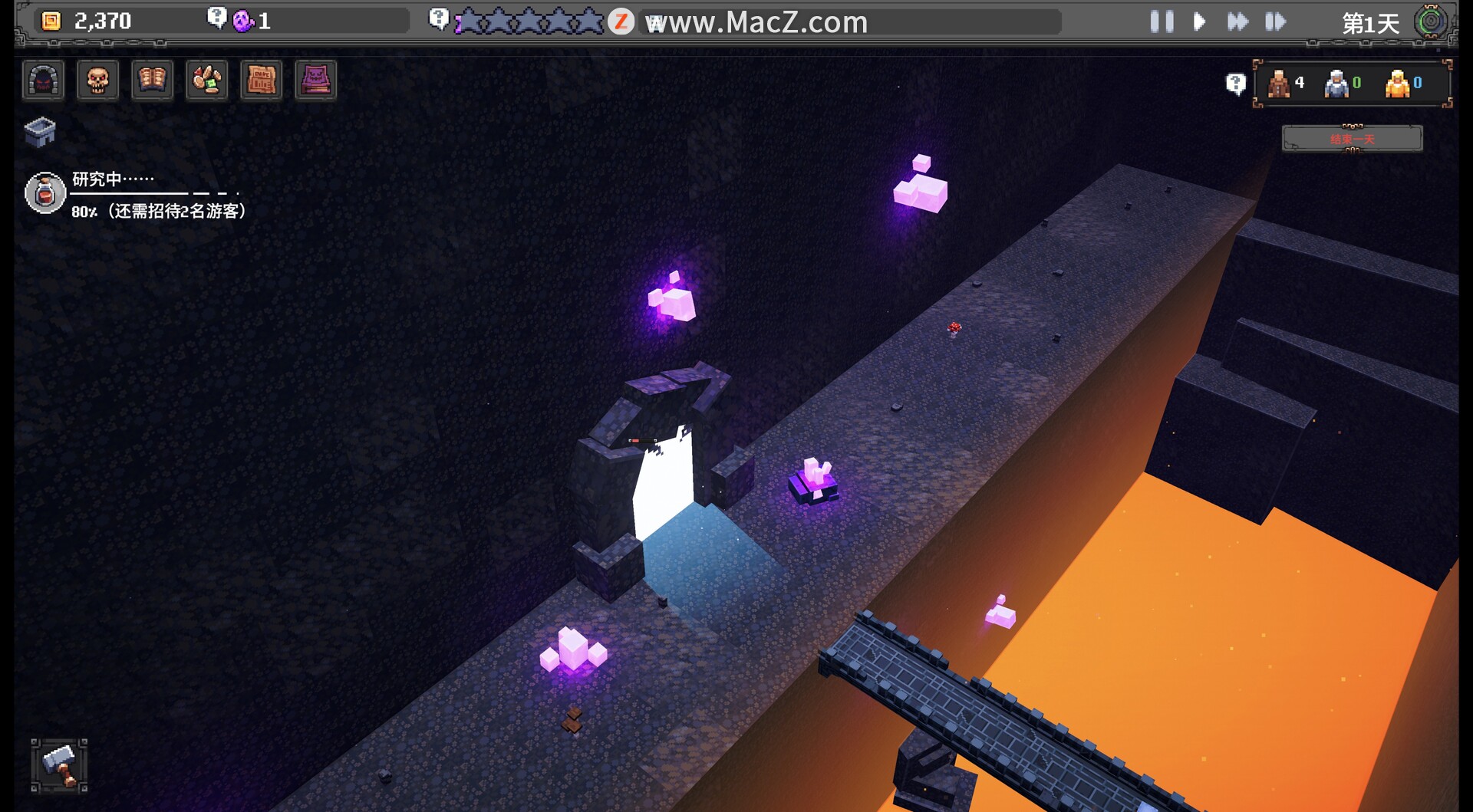The height and width of the screenshot is (812, 1473).
Task: Open the purple monster face menu
Action: (316, 81)
